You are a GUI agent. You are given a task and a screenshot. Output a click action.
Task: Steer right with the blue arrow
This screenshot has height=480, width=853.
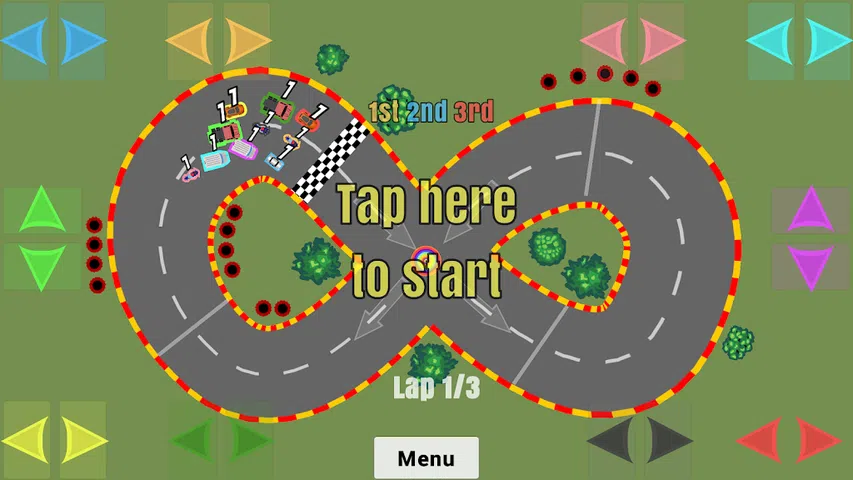tap(83, 41)
